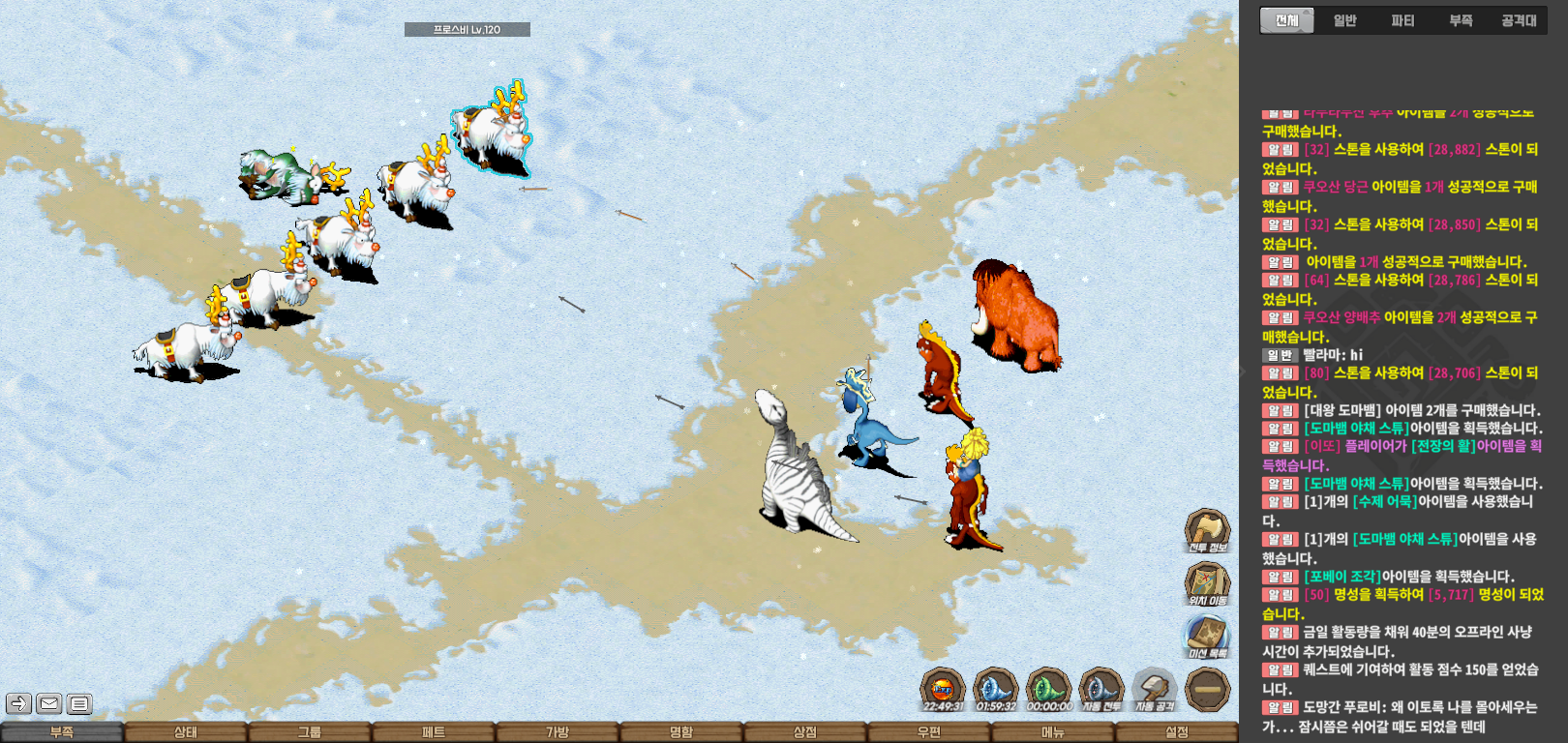1568x743 pixels.
Task: Open 전투 정보 (battle info) axe icon
Action: pyautogui.click(x=1207, y=531)
